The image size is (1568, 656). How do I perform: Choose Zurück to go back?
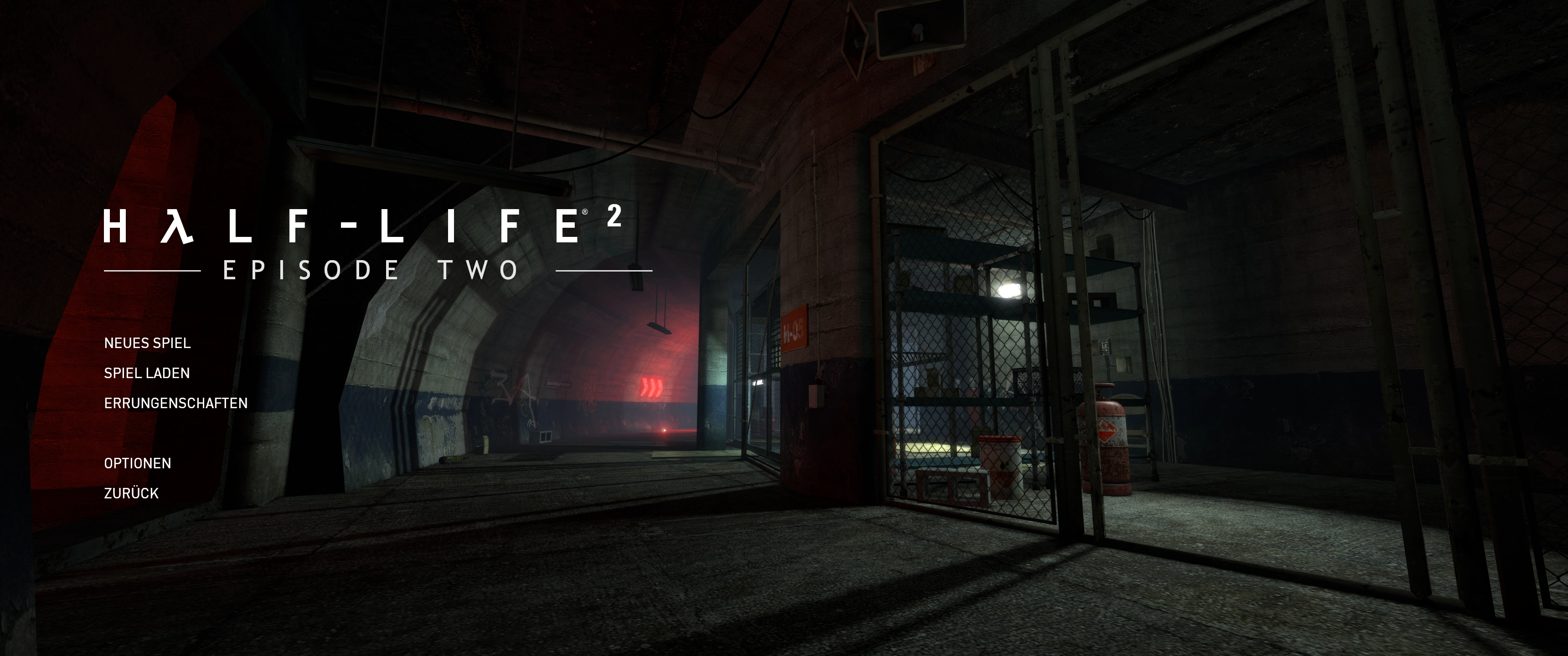pos(131,493)
